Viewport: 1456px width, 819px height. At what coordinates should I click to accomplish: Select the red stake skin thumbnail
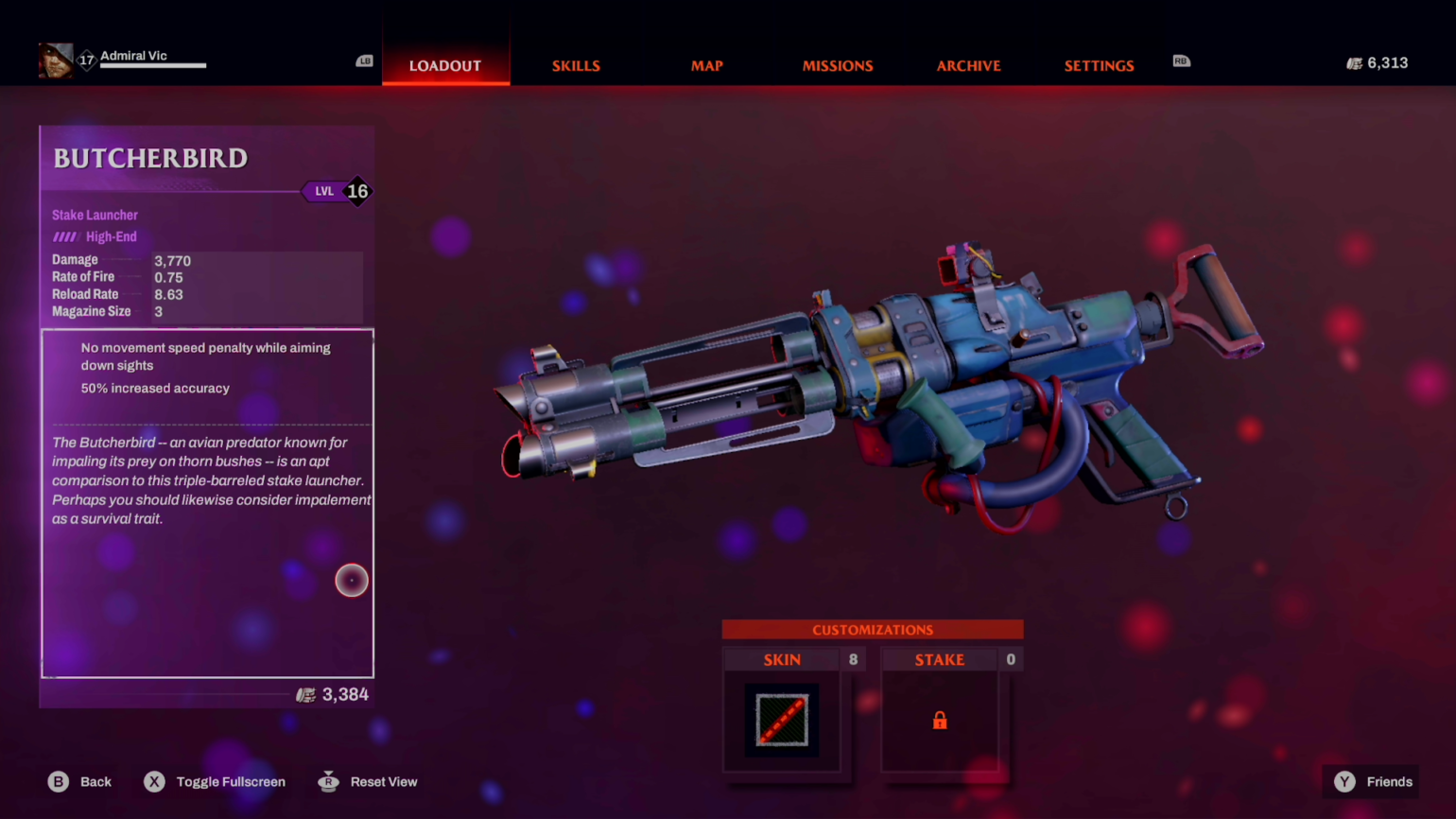(782, 720)
